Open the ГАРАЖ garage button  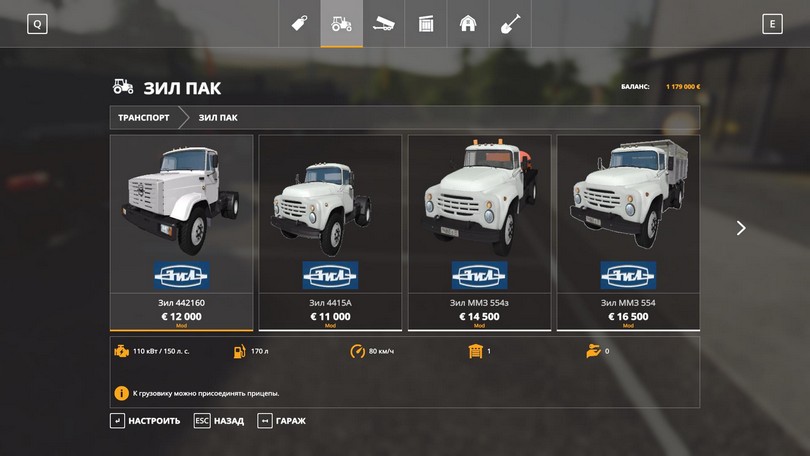coord(282,421)
